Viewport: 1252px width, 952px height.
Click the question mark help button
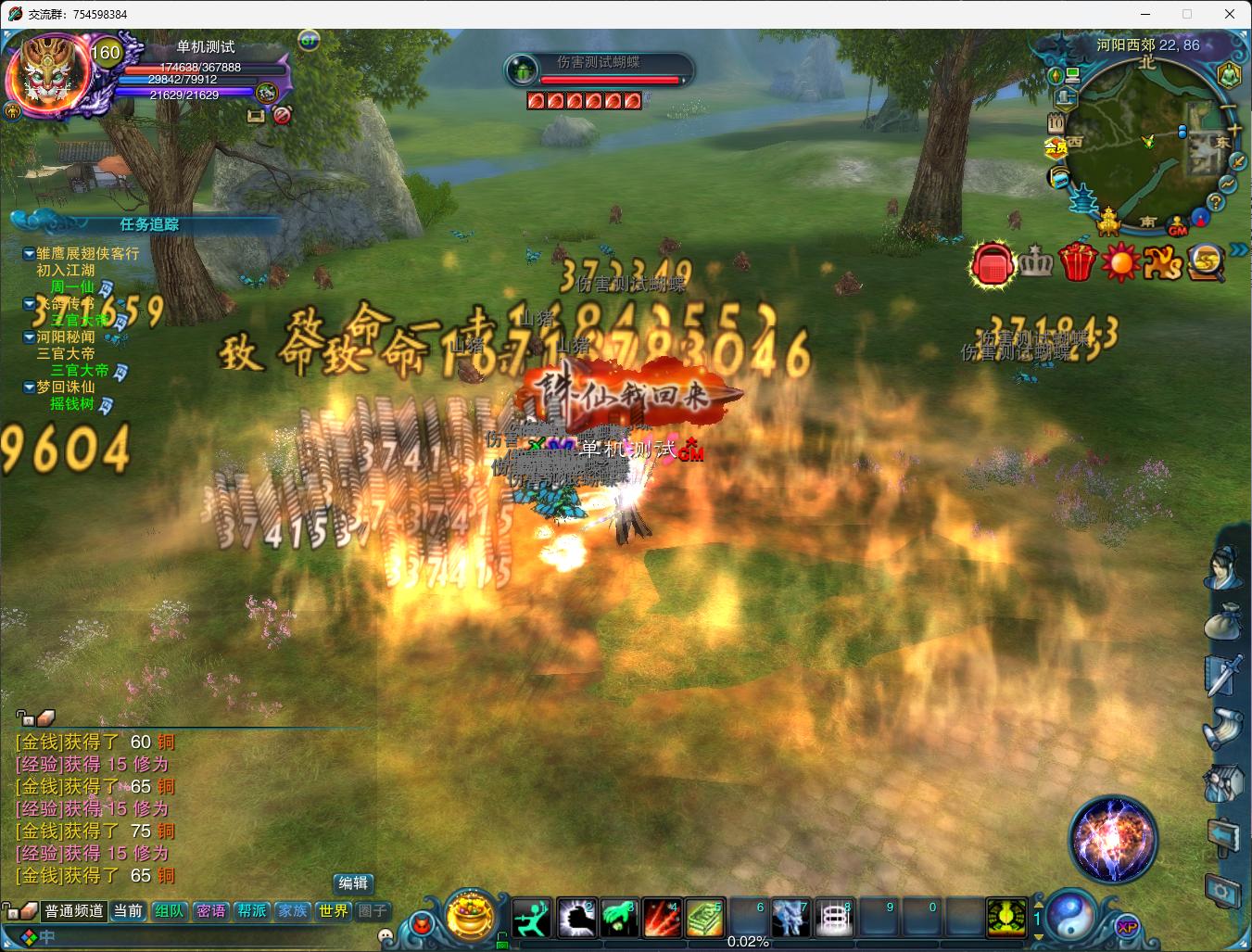coord(1216,203)
